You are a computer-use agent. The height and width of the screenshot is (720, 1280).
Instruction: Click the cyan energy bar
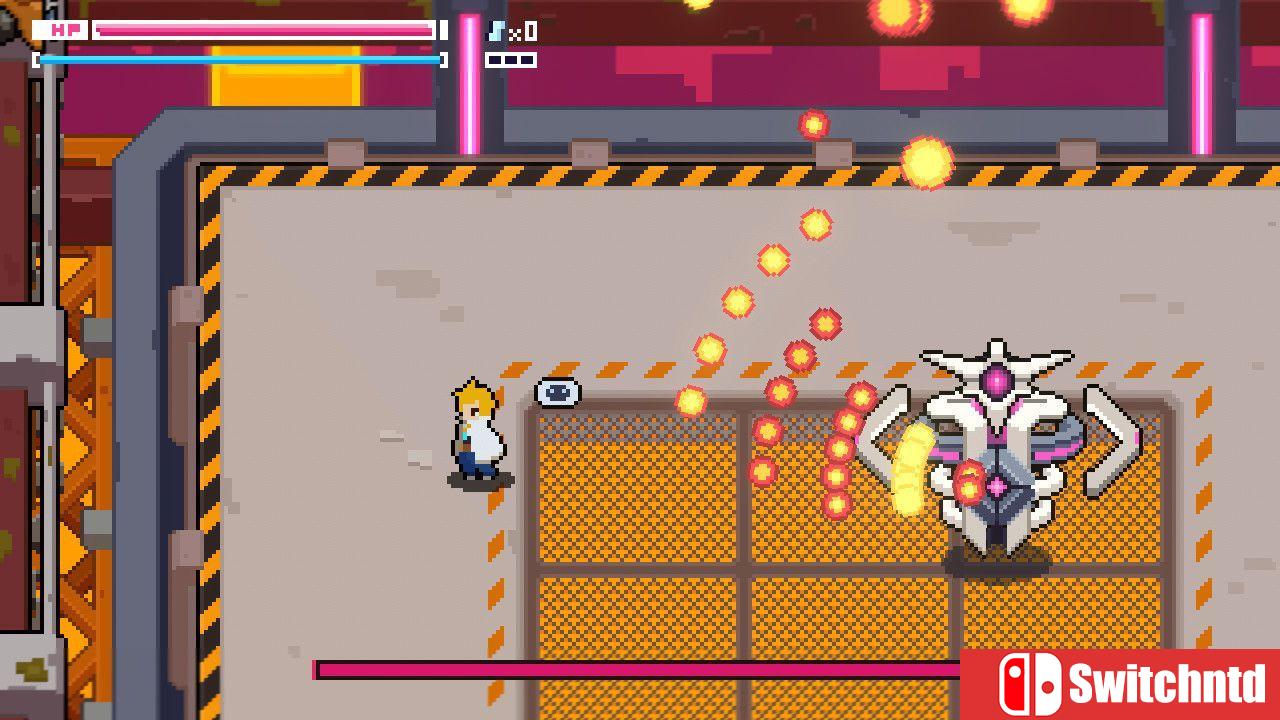tap(240, 59)
